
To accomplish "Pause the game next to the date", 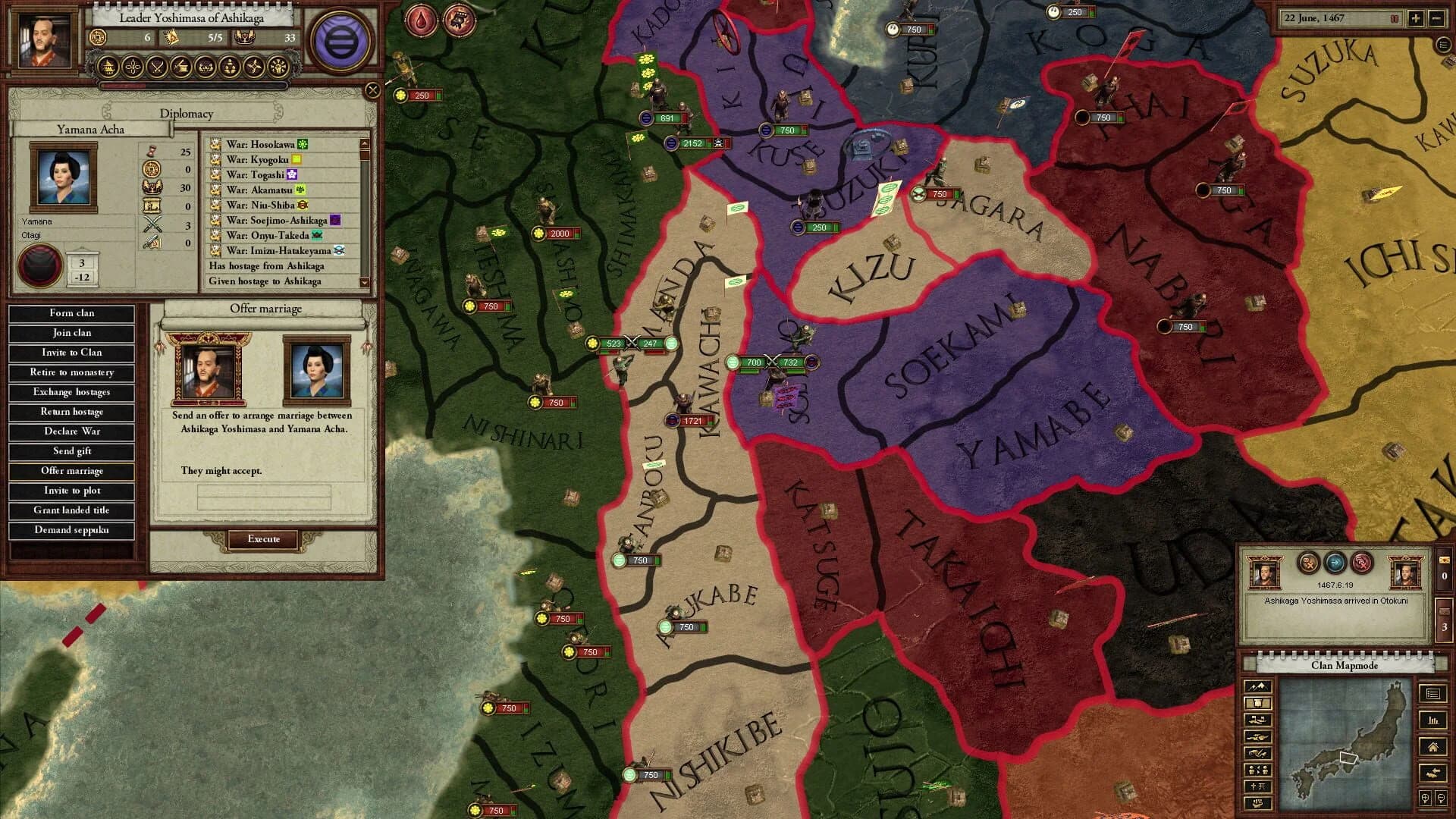I will tap(1394, 18).
